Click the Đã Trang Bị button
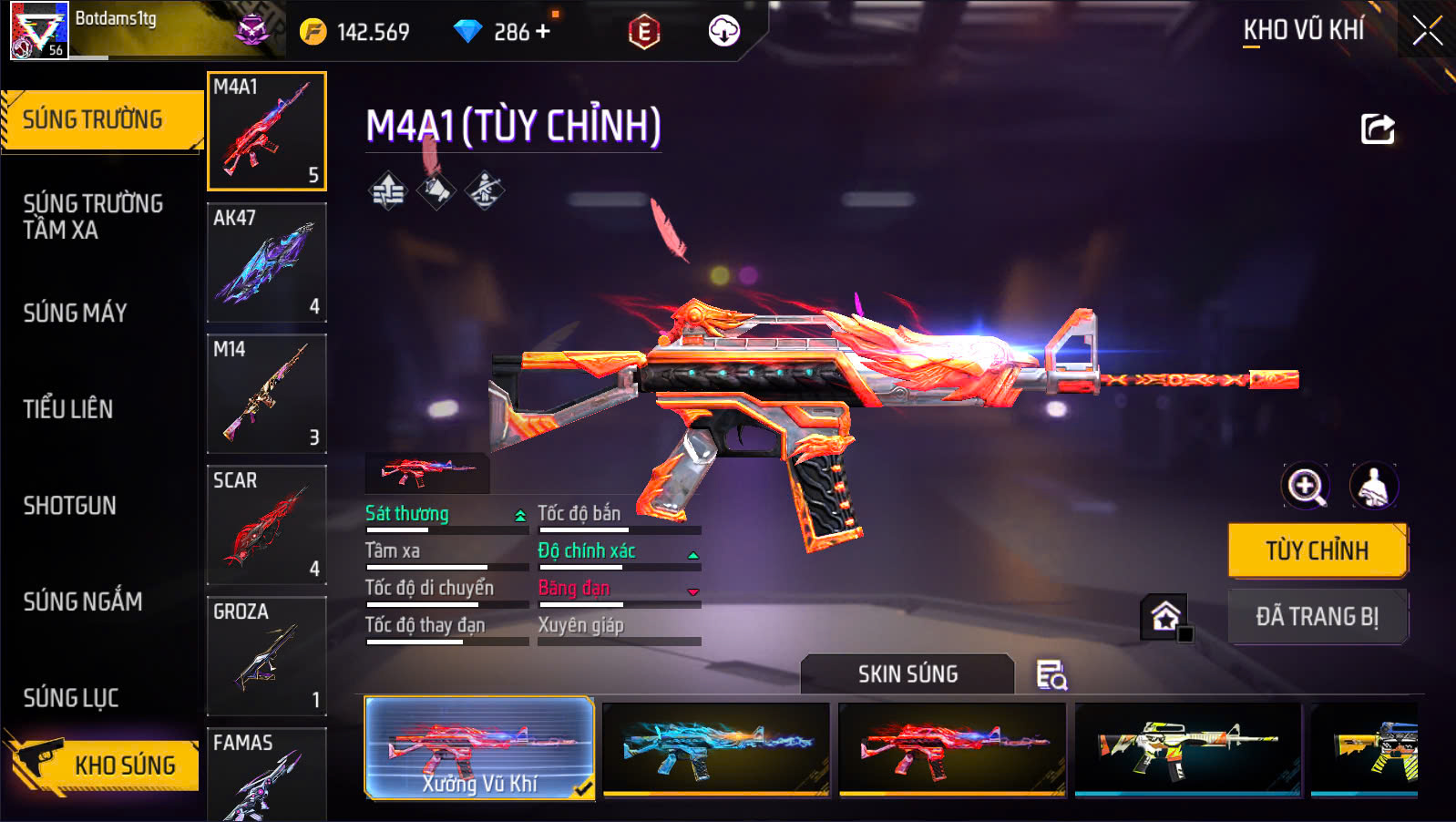 (x=1317, y=617)
